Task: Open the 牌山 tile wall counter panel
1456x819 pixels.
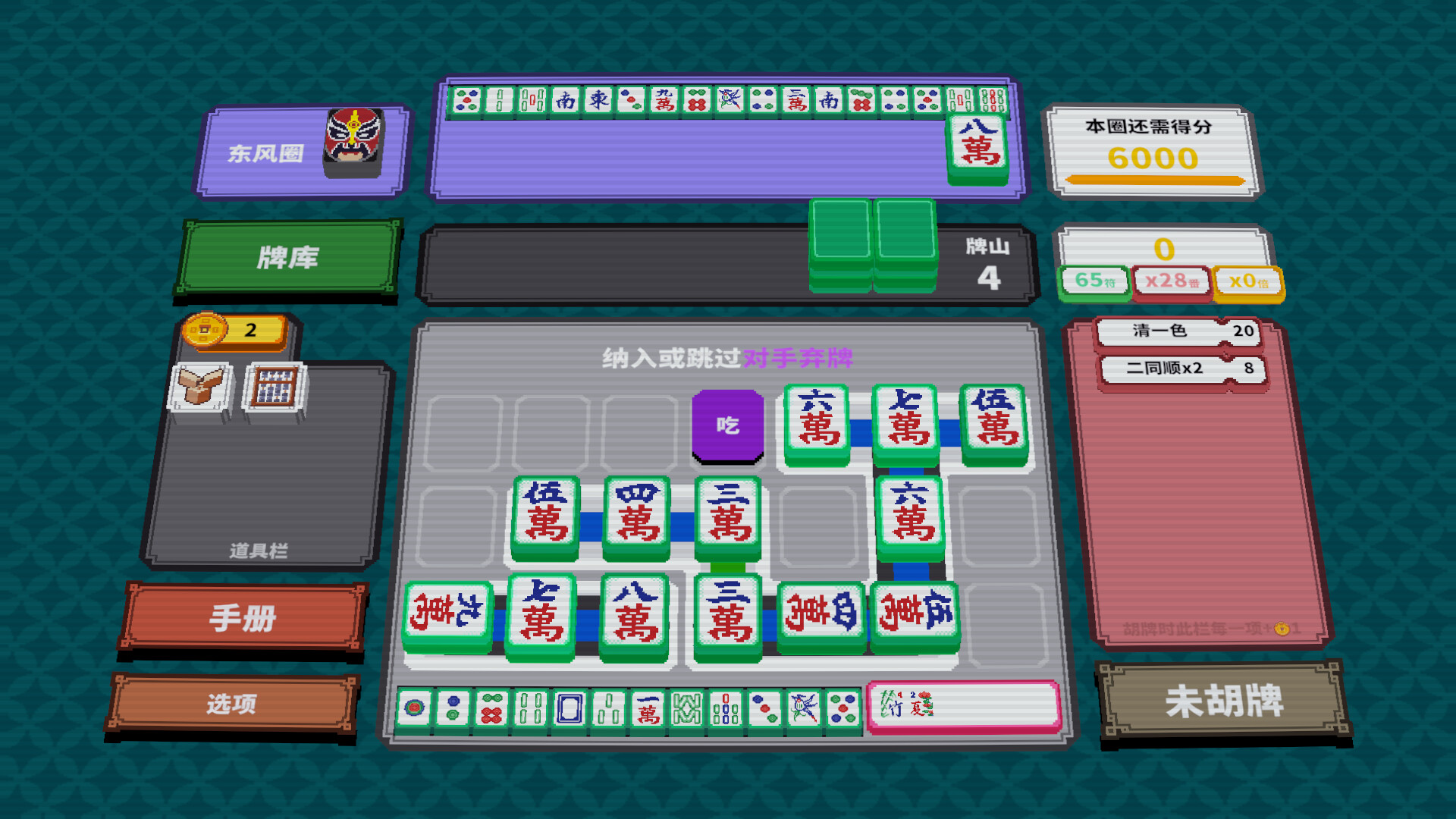Action: [x=987, y=260]
